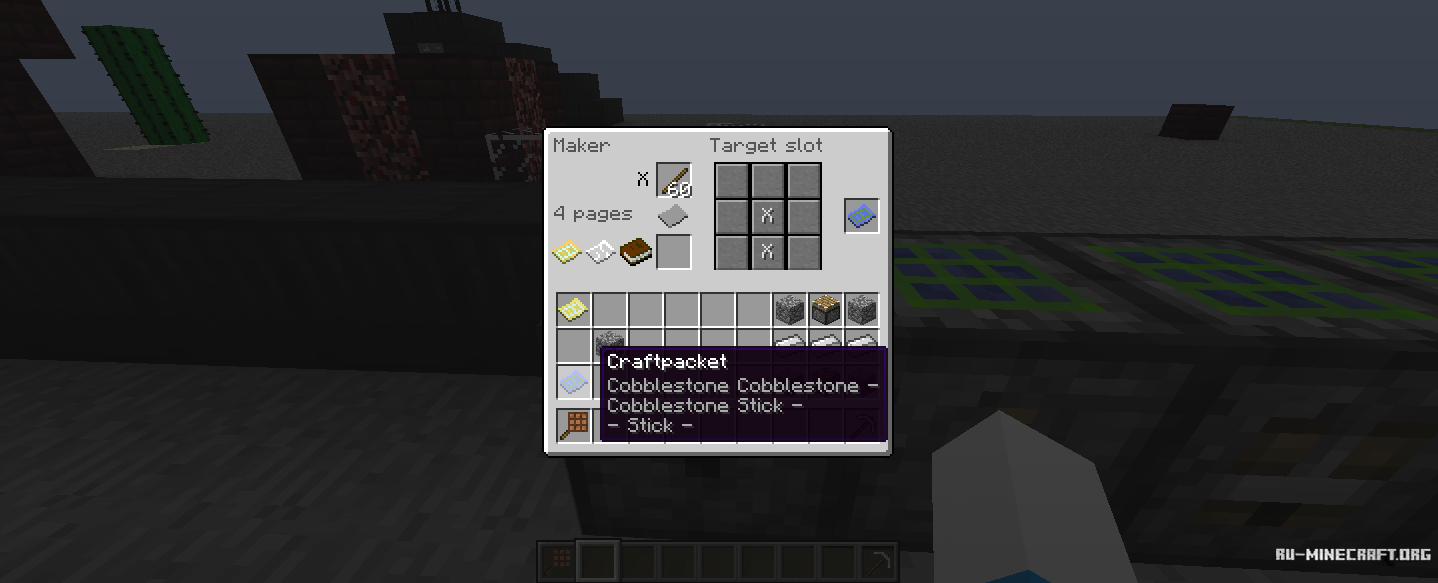Pick up the yellow craftpacket in the inventory
Image resolution: width=1438 pixels, height=583 pixels.
(x=573, y=310)
